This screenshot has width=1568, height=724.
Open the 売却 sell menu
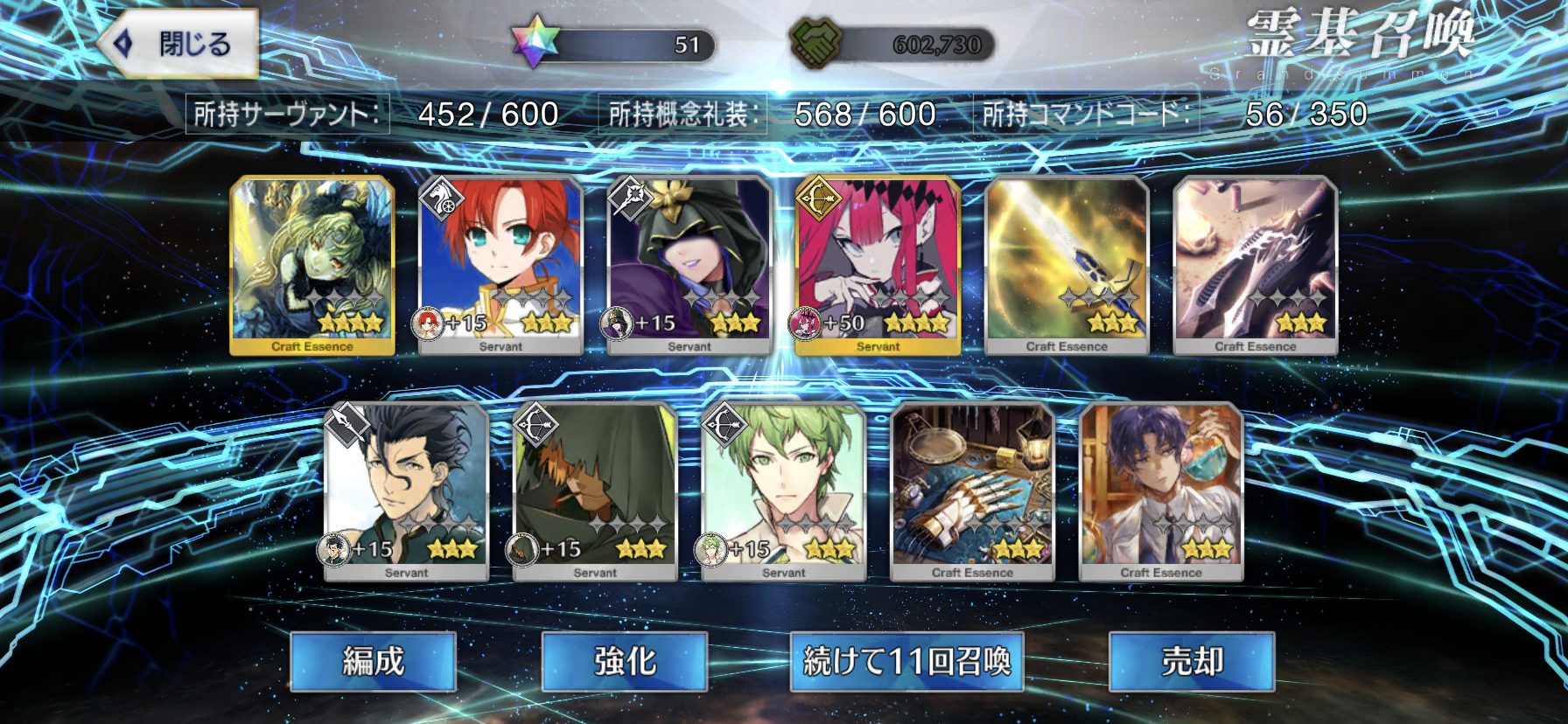coord(1192,662)
